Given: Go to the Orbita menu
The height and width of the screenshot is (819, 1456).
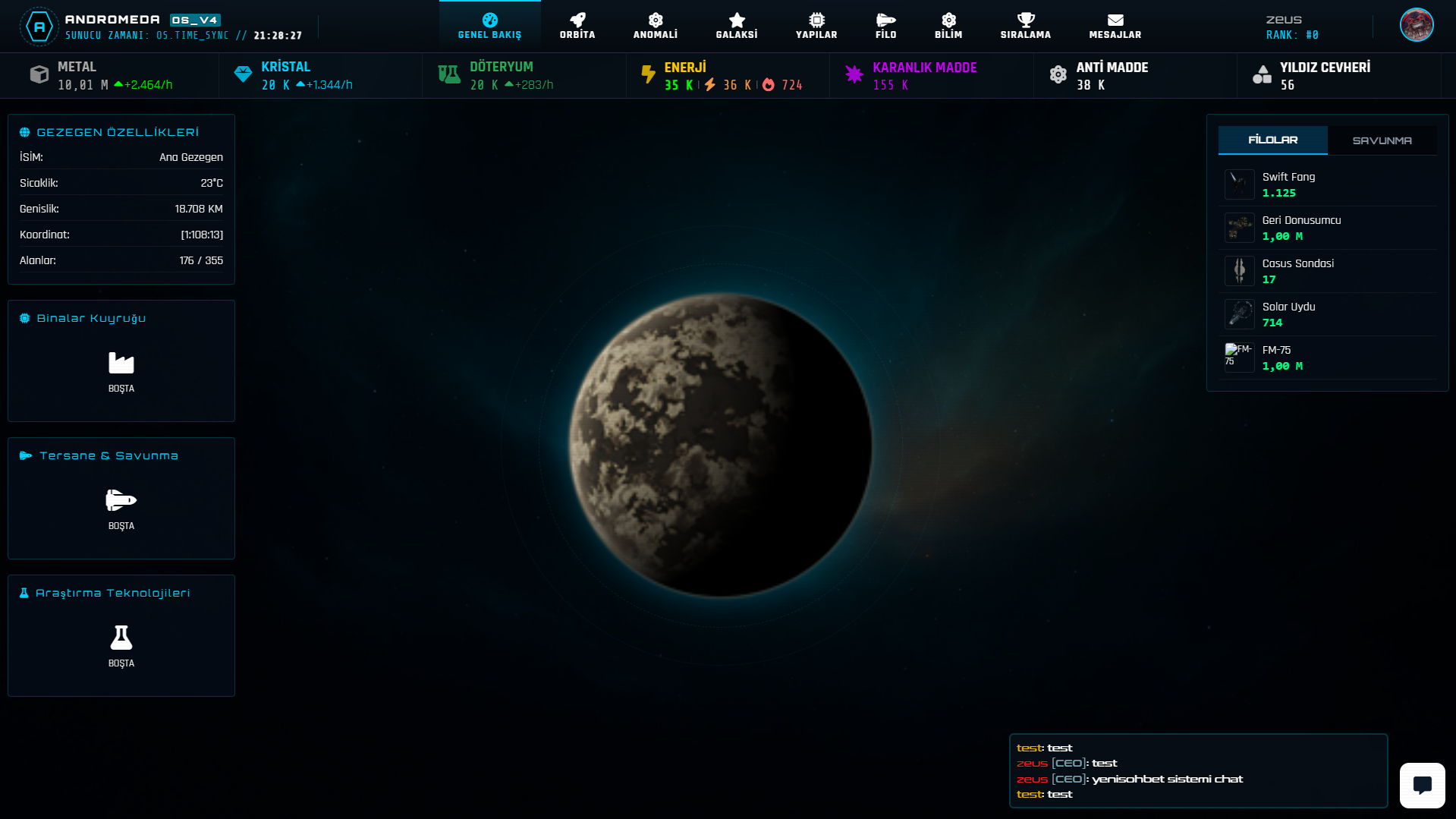Looking at the screenshot, I should 577,26.
